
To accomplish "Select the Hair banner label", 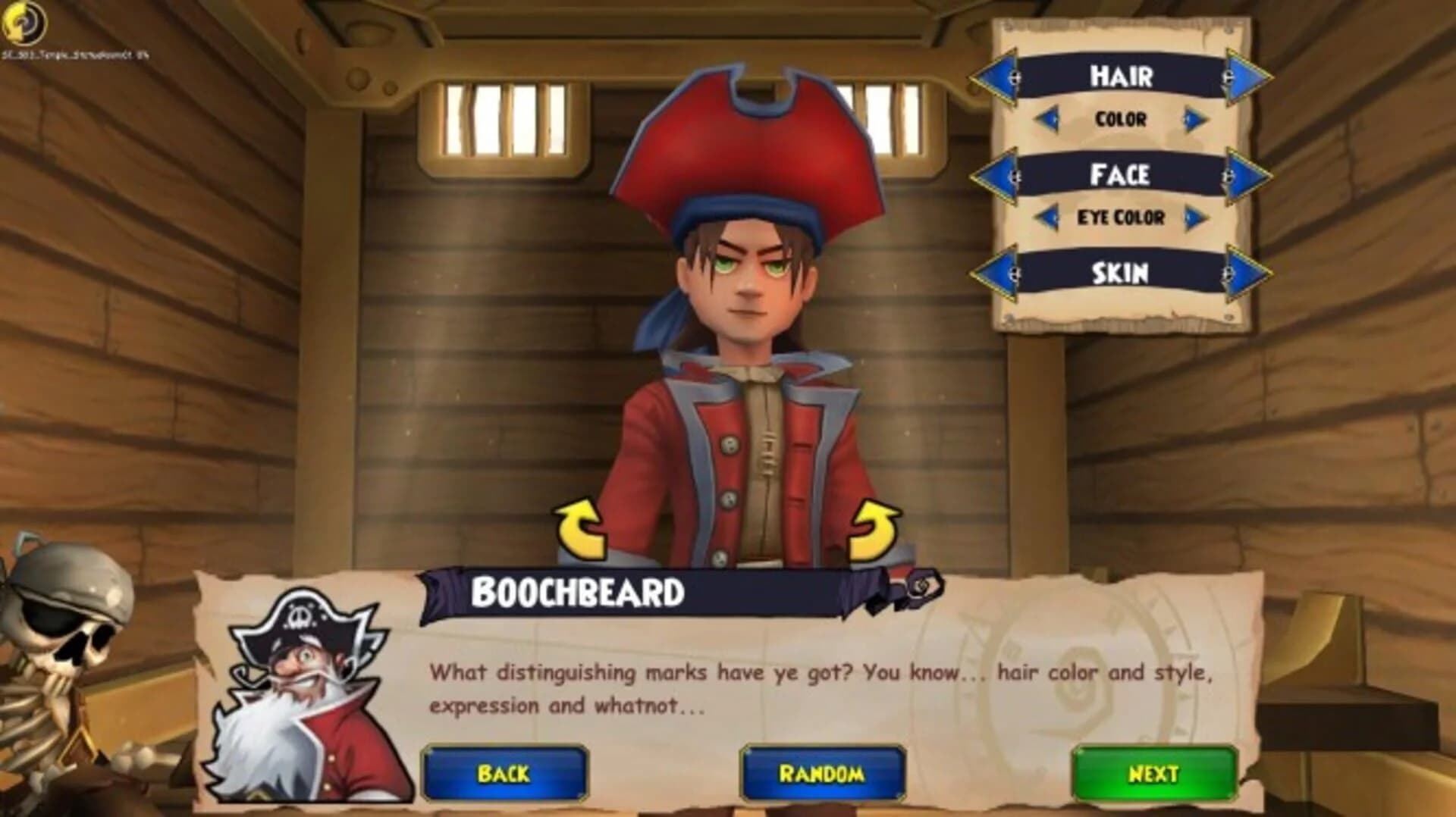I will click(x=1122, y=77).
